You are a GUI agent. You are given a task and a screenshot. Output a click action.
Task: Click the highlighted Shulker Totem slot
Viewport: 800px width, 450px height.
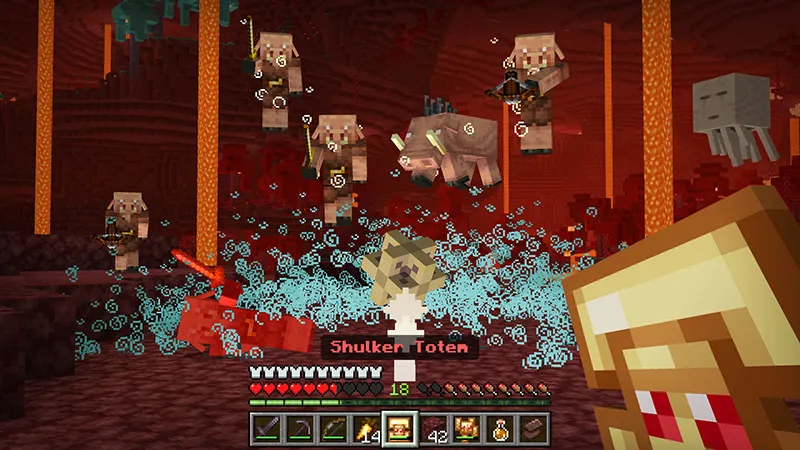tap(399, 430)
